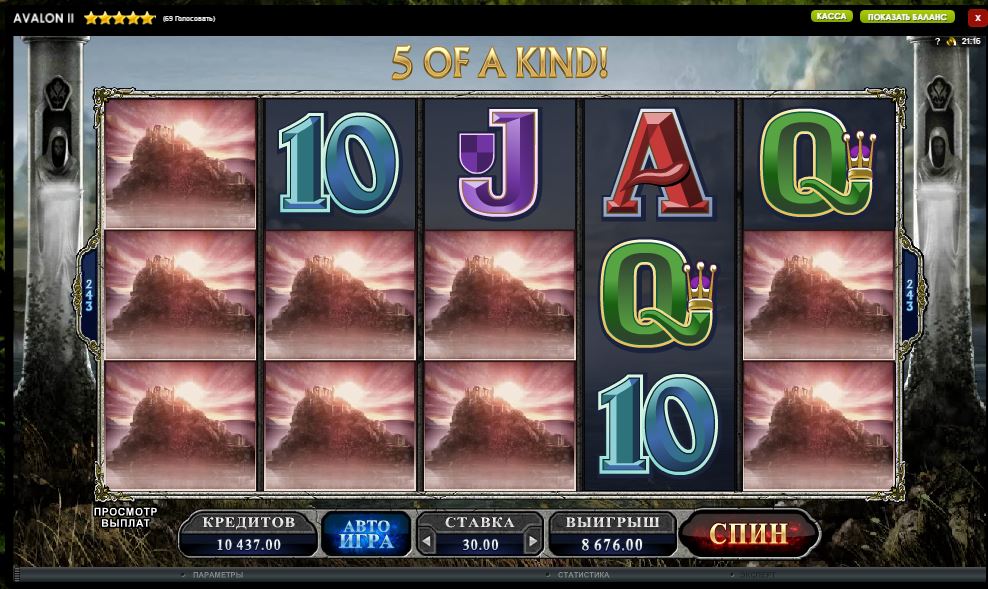Open the help question mark icon

click(x=937, y=41)
